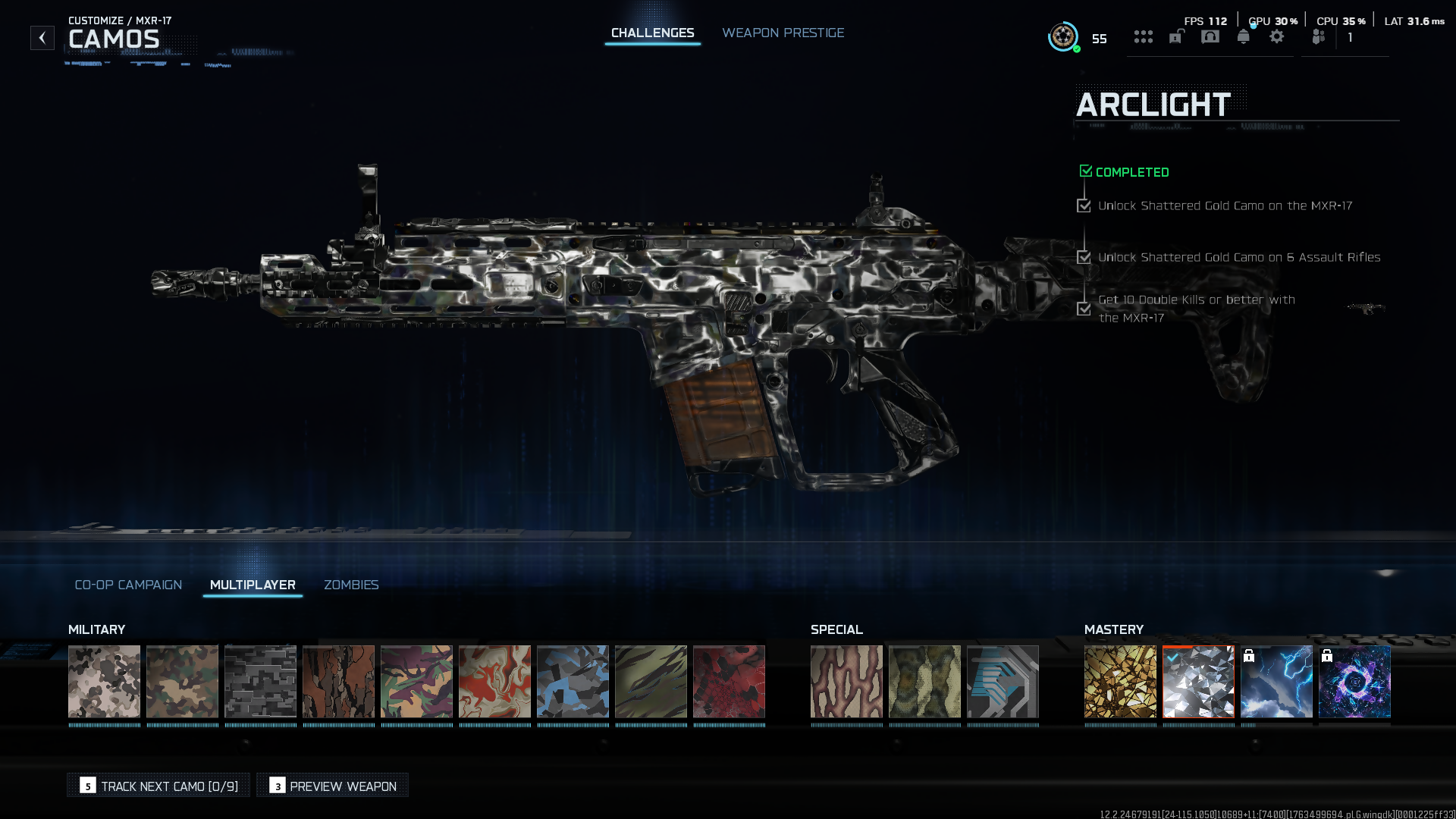The height and width of the screenshot is (819, 1456).
Task: Select the gray digital pixel camo
Action: pyautogui.click(x=260, y=681)
